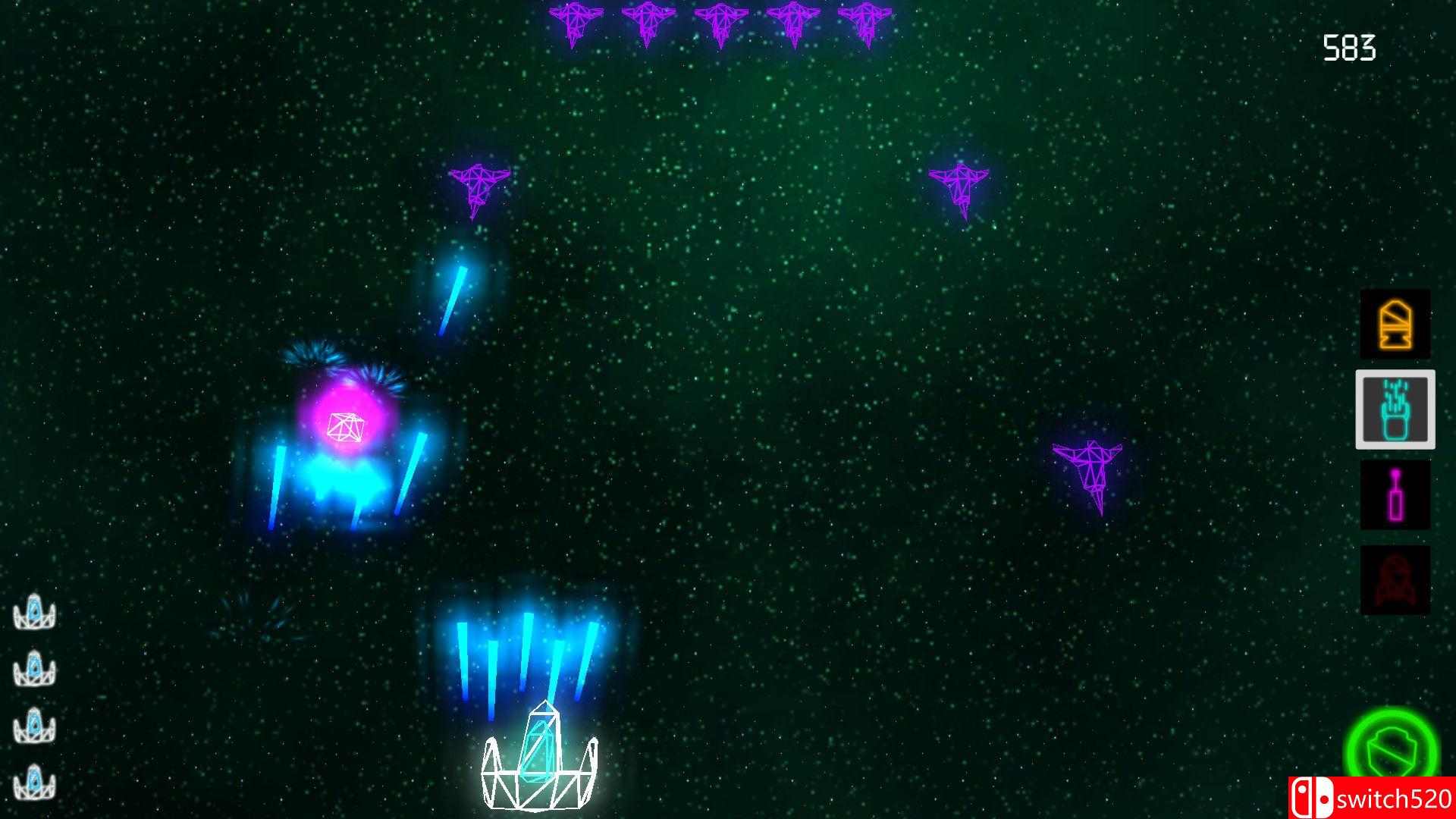Select the orange bullet weapon icon
Viewport: 1456px width, 819px height.
coord(1395,325)
